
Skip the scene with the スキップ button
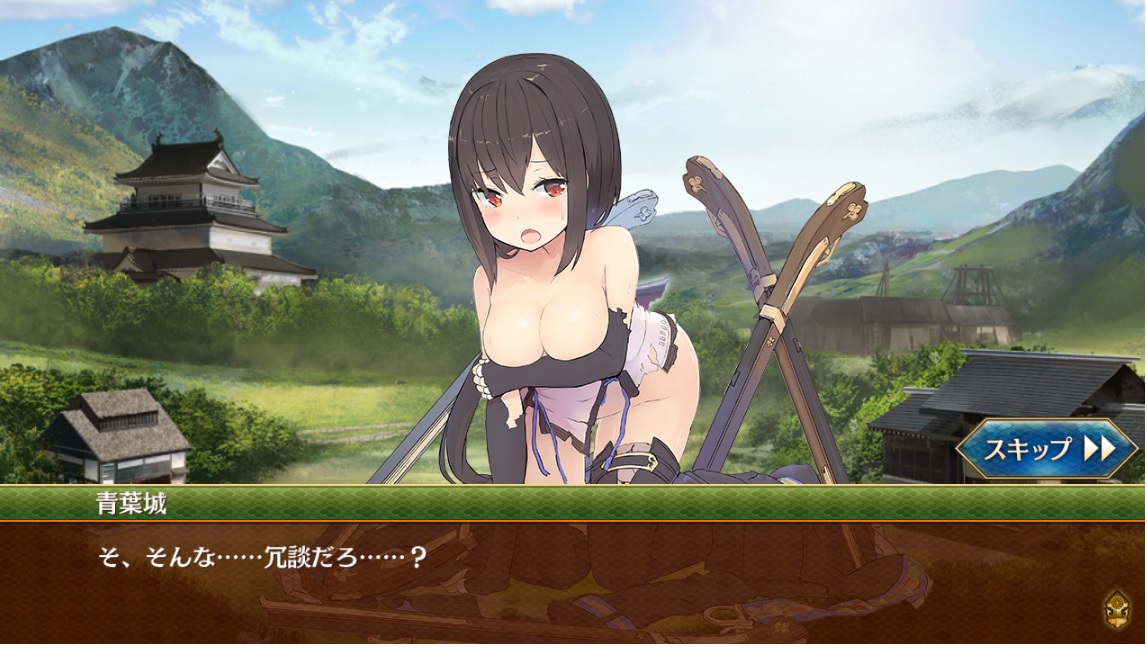click(1046, 448)
